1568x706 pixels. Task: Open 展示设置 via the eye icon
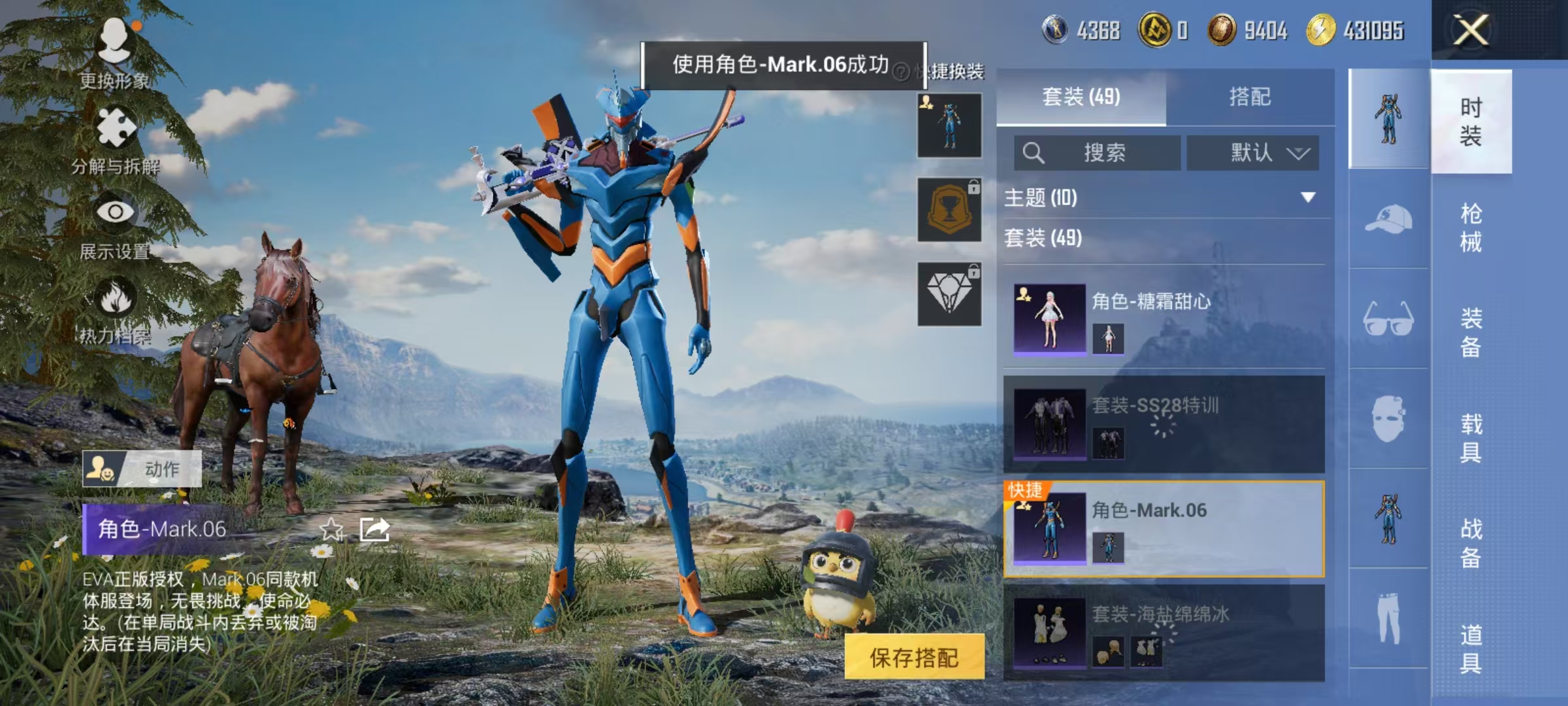coord(115,211)
